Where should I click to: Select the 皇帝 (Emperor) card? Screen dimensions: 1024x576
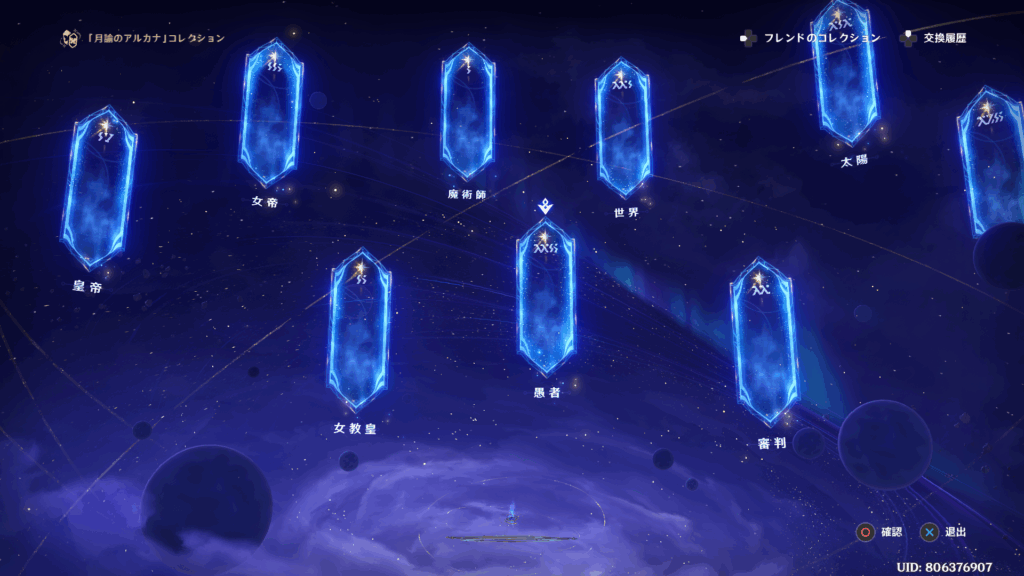98,188
